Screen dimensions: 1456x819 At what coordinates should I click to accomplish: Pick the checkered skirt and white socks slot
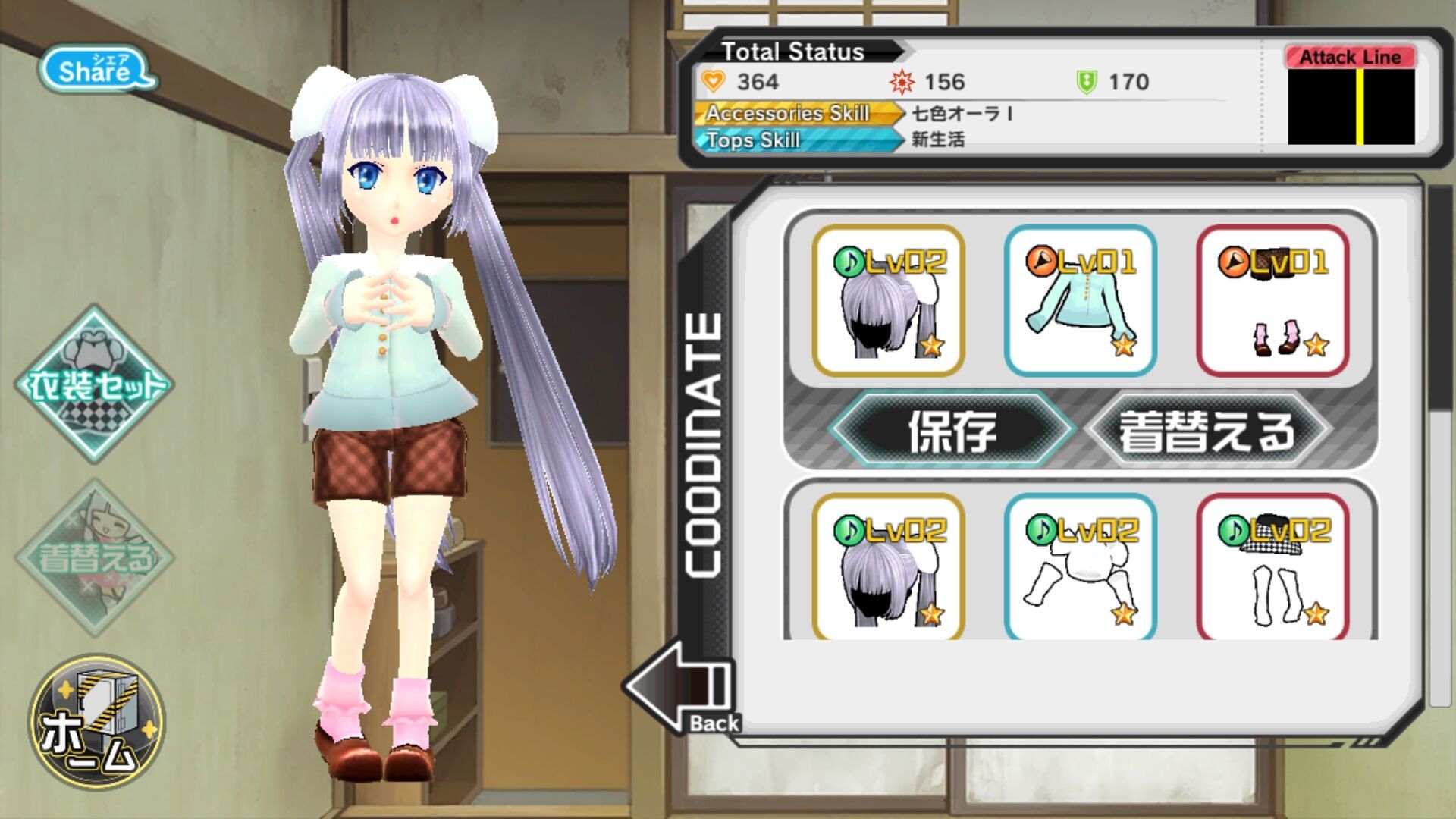(1272, 567)
